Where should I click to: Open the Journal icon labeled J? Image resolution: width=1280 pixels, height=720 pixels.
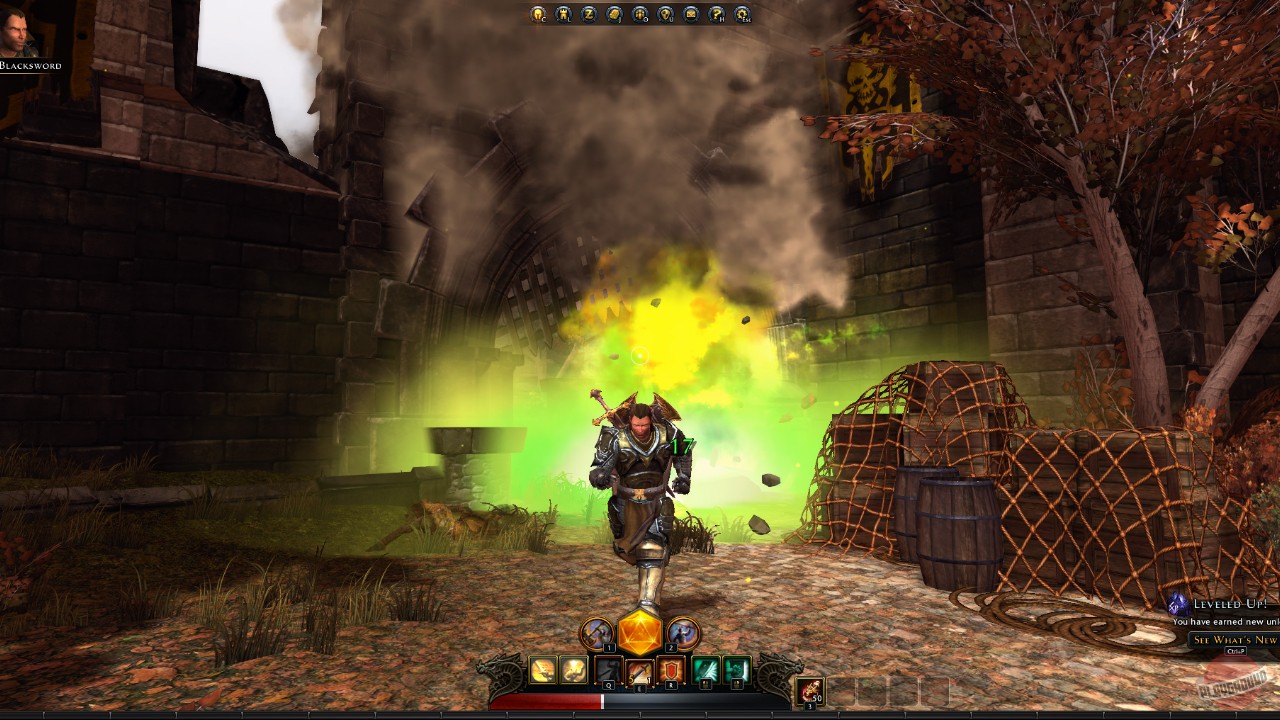pos(613,14)
